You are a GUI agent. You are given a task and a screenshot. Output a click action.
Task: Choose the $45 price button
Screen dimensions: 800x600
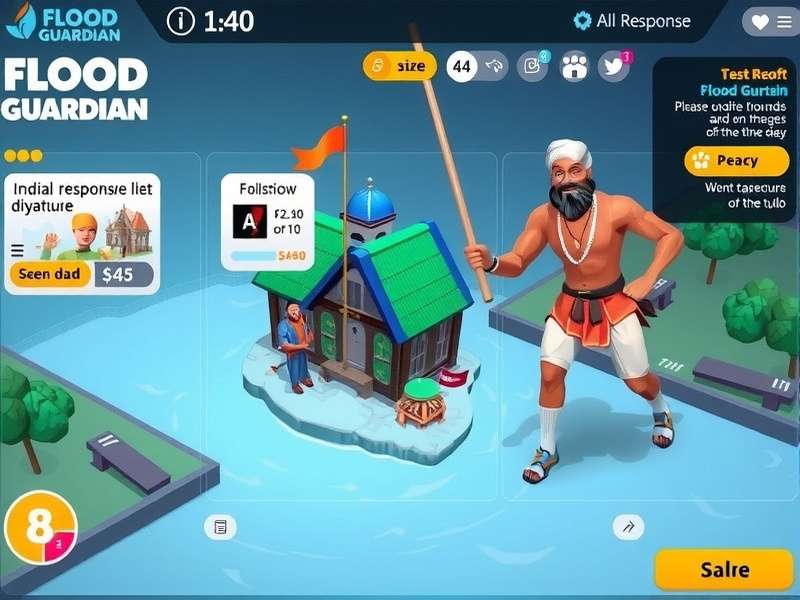tap(124, 275)
